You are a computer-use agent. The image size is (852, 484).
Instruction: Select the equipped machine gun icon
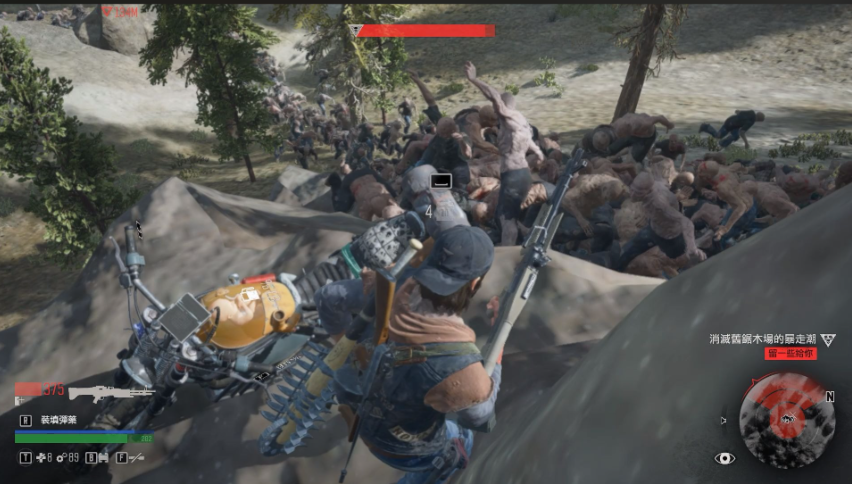pyautogui.click(x=110, y=391)
